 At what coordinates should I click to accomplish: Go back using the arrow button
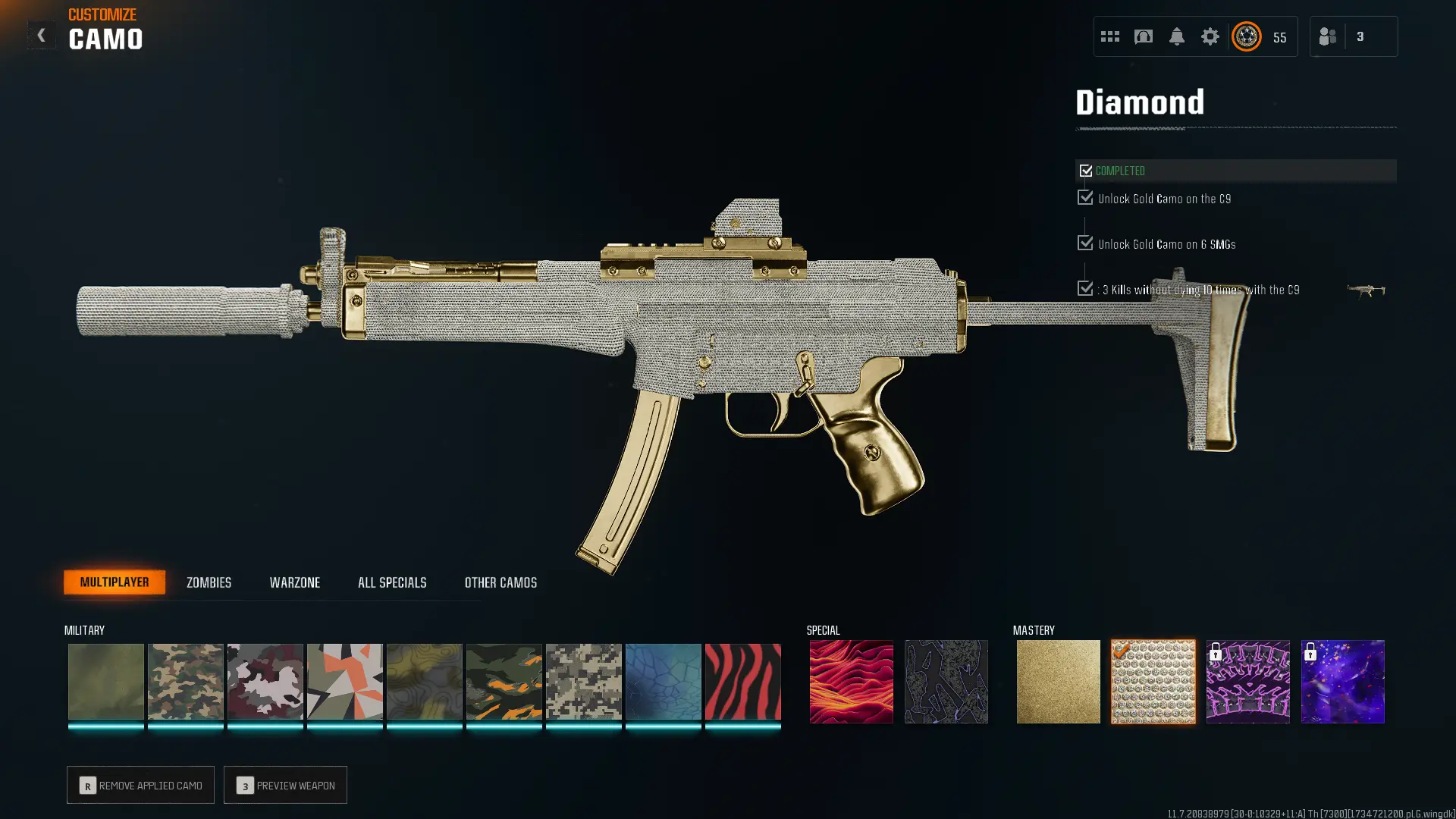click(x=41, y=35)
